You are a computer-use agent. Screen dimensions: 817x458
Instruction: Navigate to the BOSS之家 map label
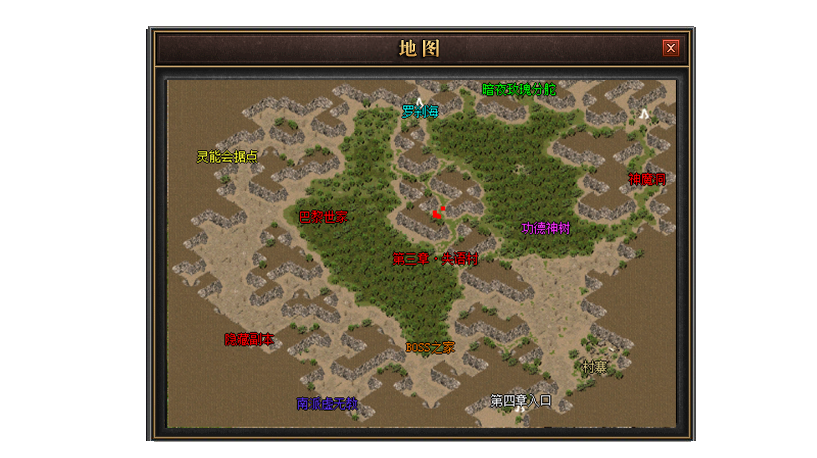point(430,348)
